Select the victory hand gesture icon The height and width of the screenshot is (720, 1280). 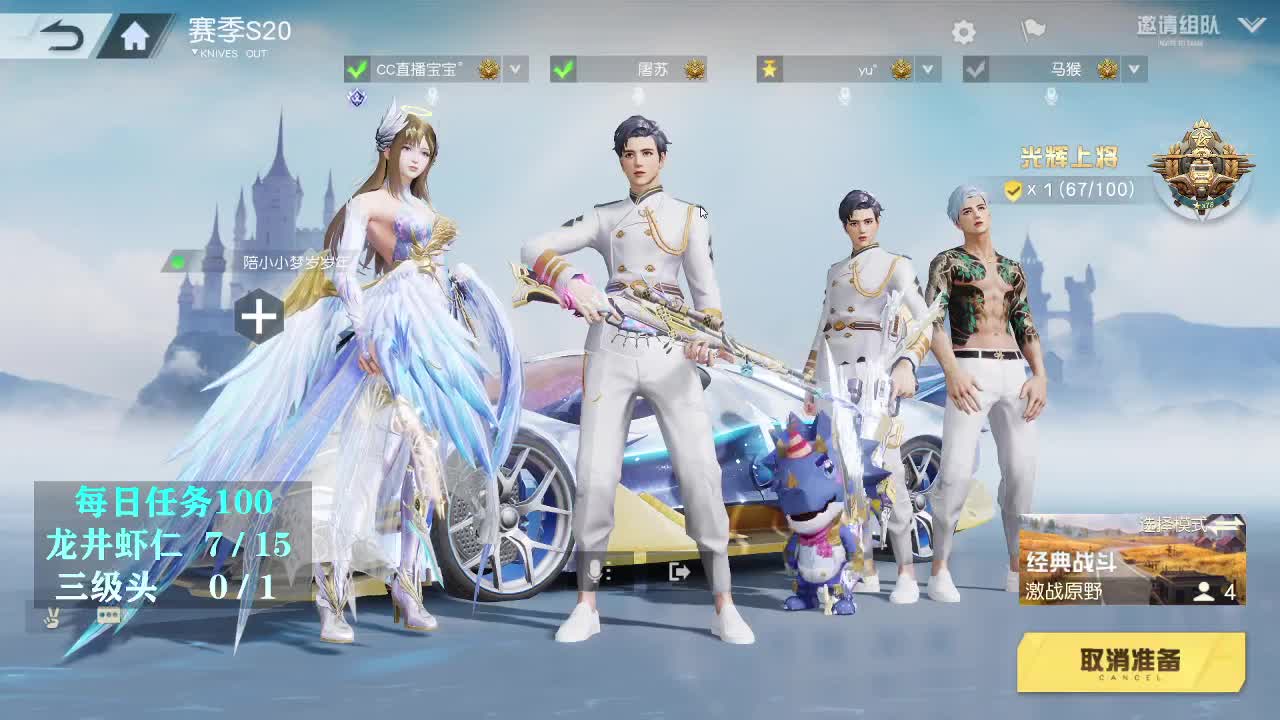[x=52, y=617]
